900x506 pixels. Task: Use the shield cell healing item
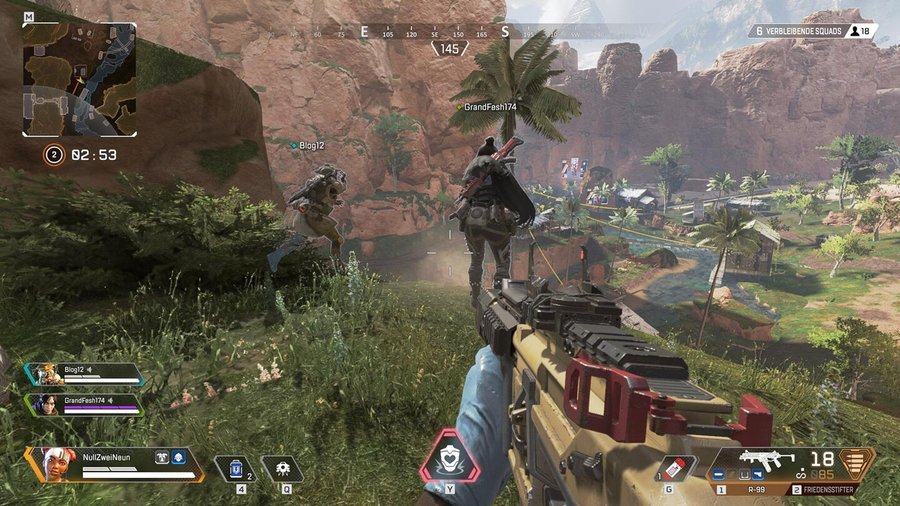click(236, 467)
